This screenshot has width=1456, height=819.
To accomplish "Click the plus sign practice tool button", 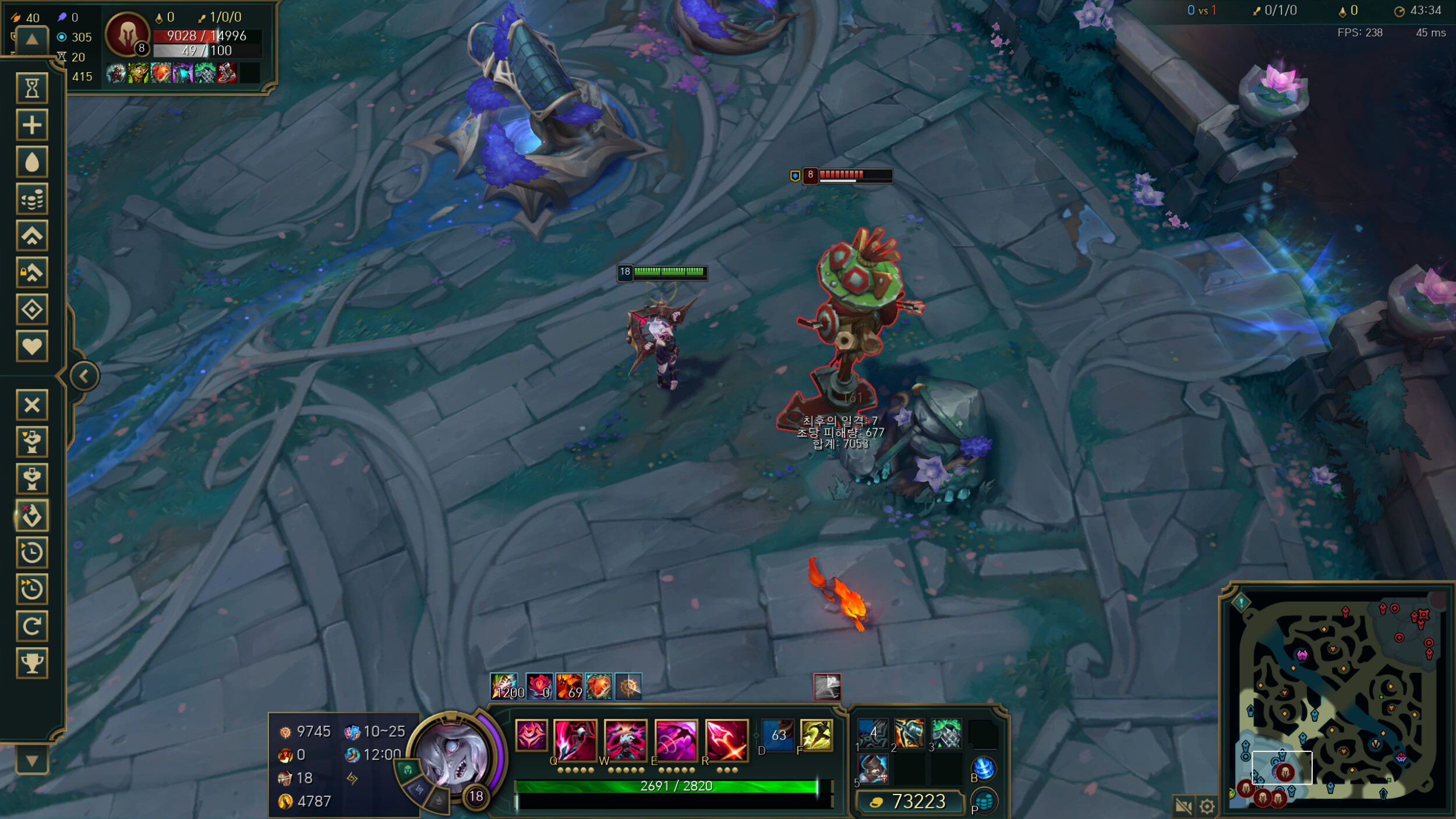I will [x=32, y=125].
